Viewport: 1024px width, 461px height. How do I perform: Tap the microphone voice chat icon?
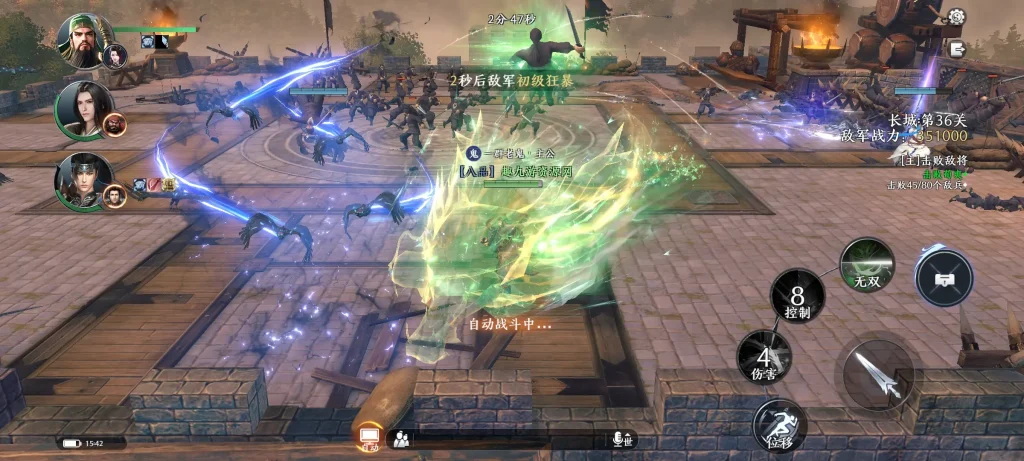pos(617,439)
